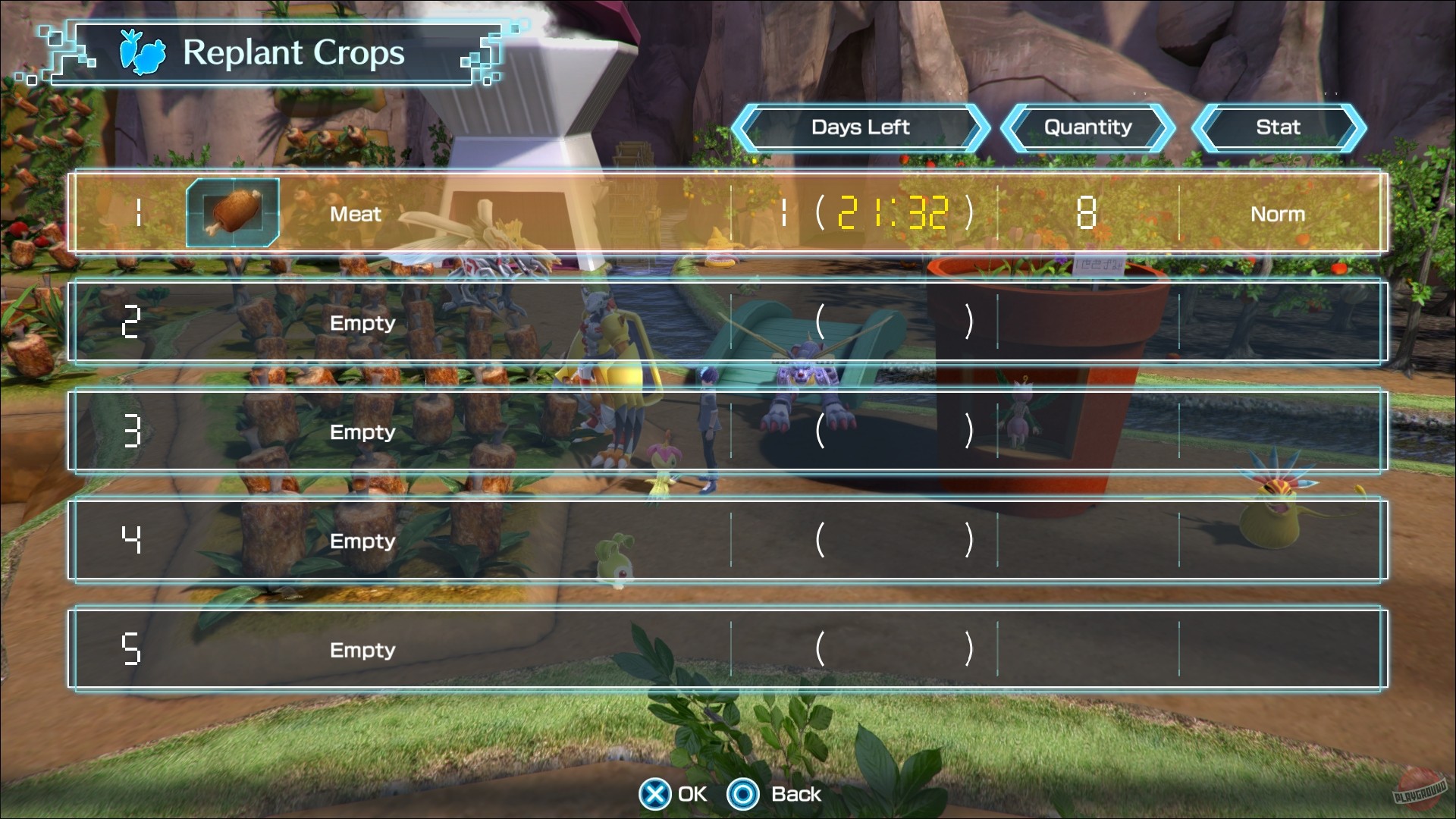The width and height of the screenshot is (1456, 819).
Task: Select the Meat item thumbnail in slot 1
Action: (232, 213)
